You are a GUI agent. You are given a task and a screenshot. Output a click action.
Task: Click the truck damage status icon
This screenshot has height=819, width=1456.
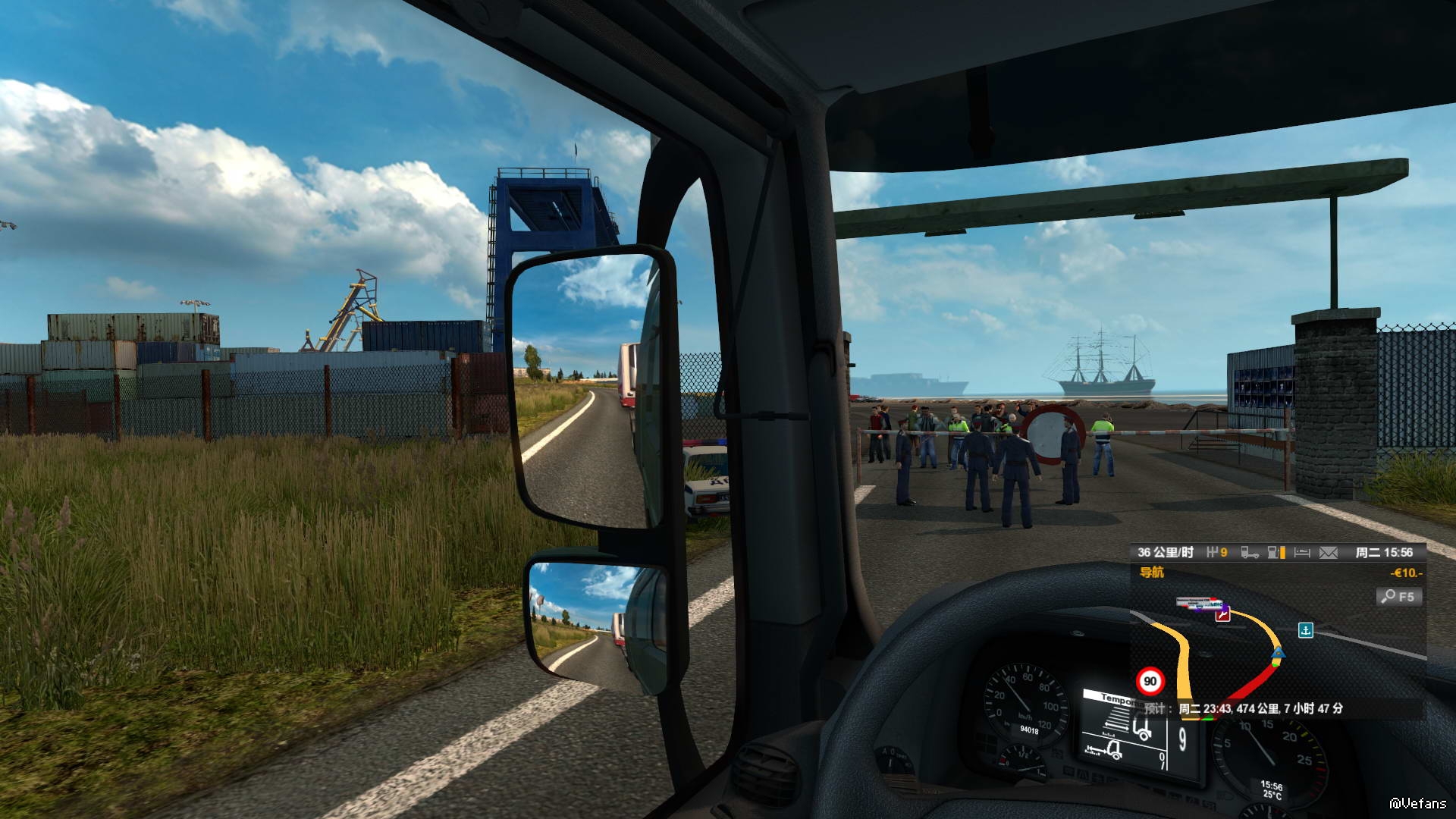(x=1249, y=553)
